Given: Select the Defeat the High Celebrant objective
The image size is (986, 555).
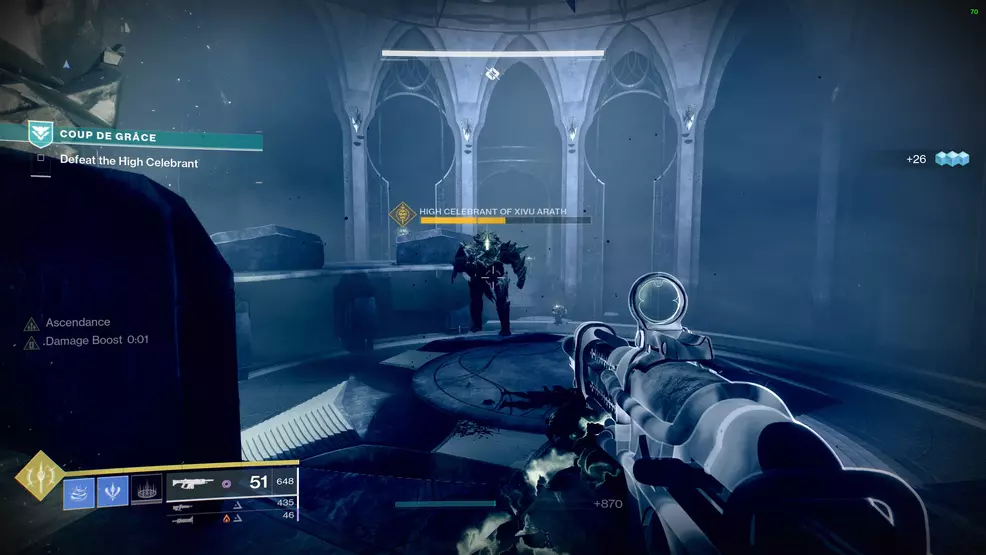Looking at the screenshot, I should pos(128,161).
